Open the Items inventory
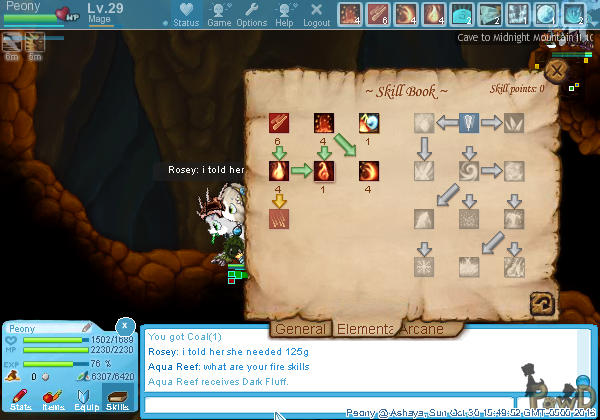 54,401
